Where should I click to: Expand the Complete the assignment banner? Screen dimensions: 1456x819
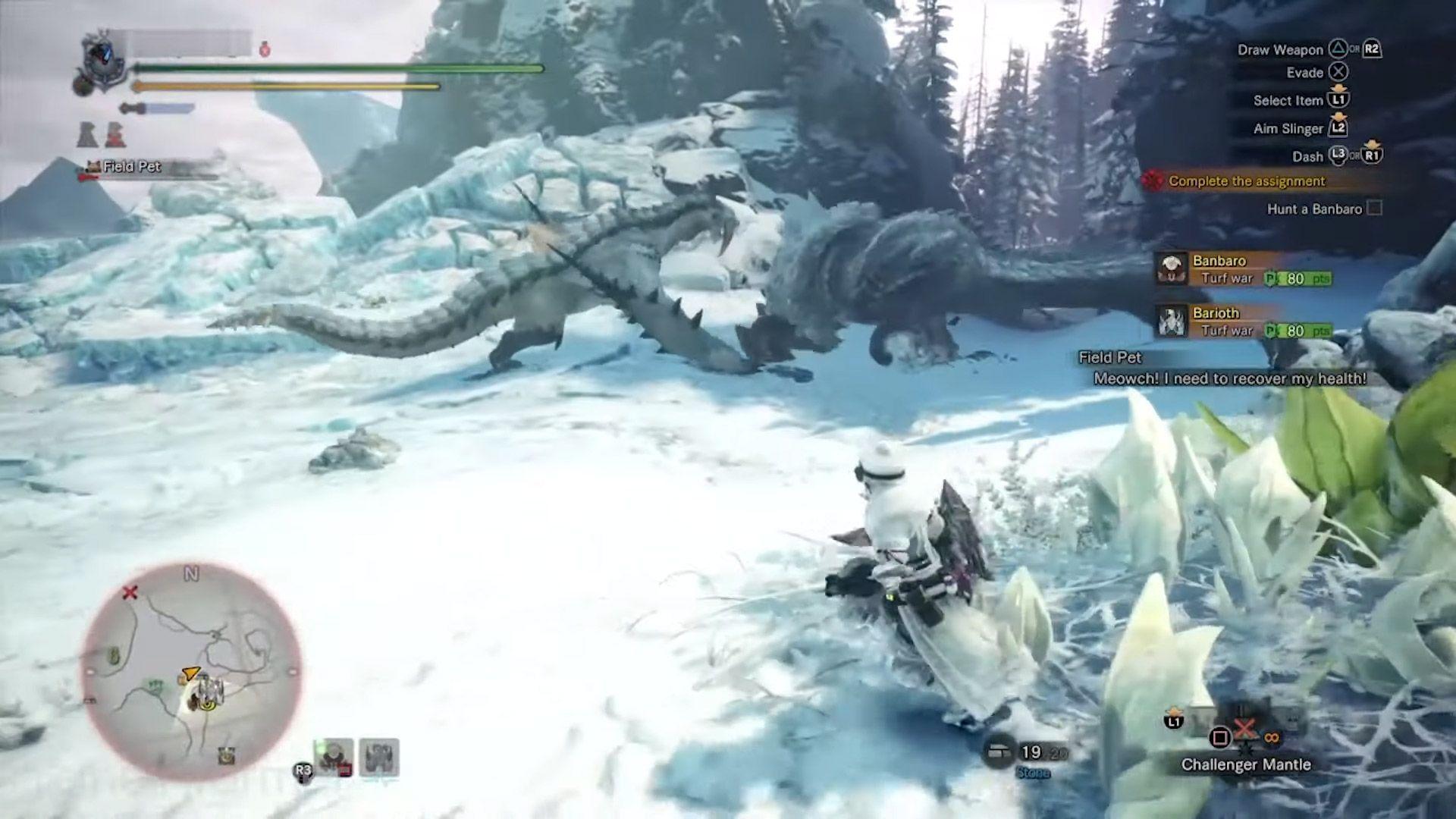pyautogui.click(x=1247, y=181)
